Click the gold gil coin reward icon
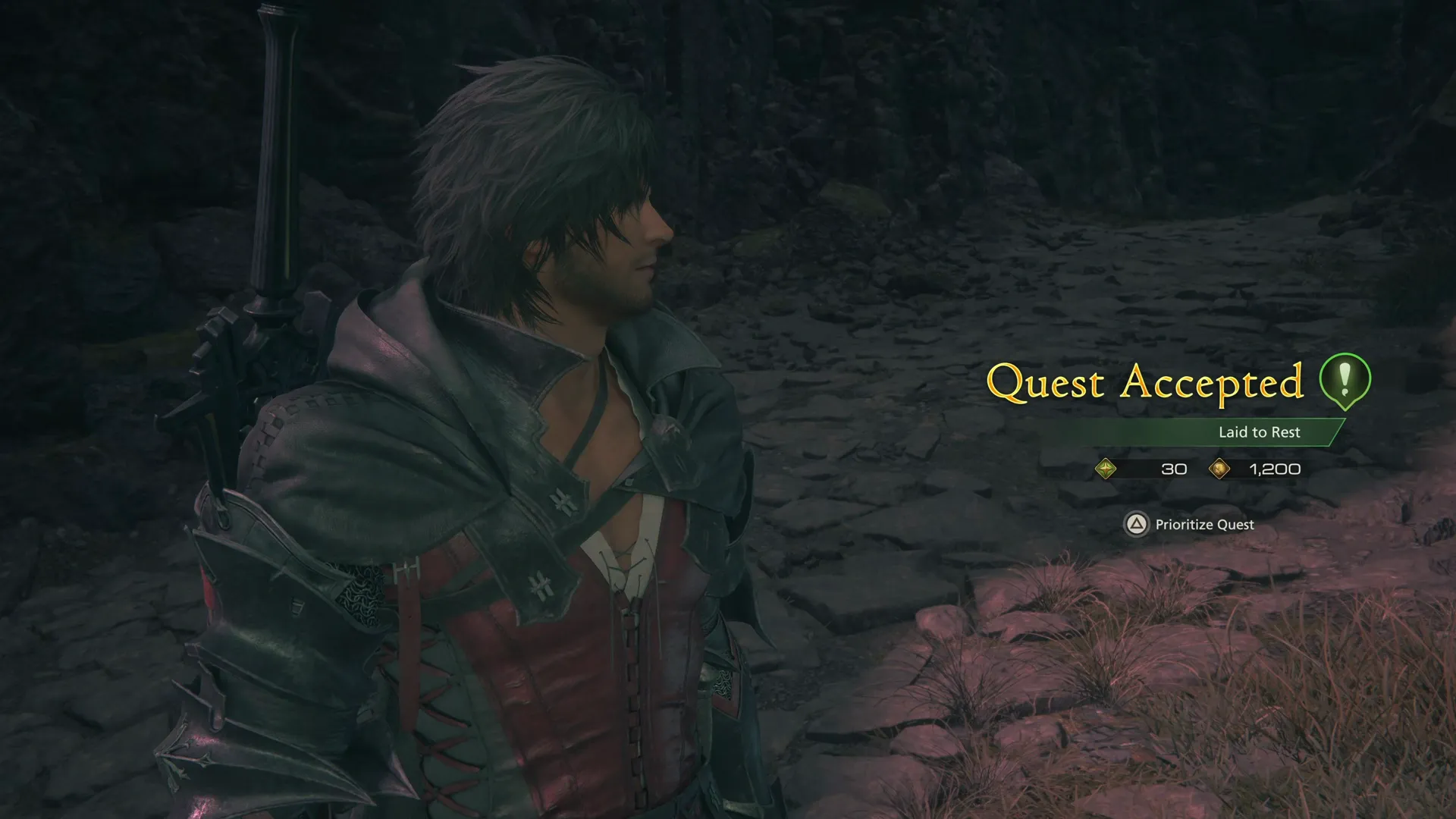 1221,469
